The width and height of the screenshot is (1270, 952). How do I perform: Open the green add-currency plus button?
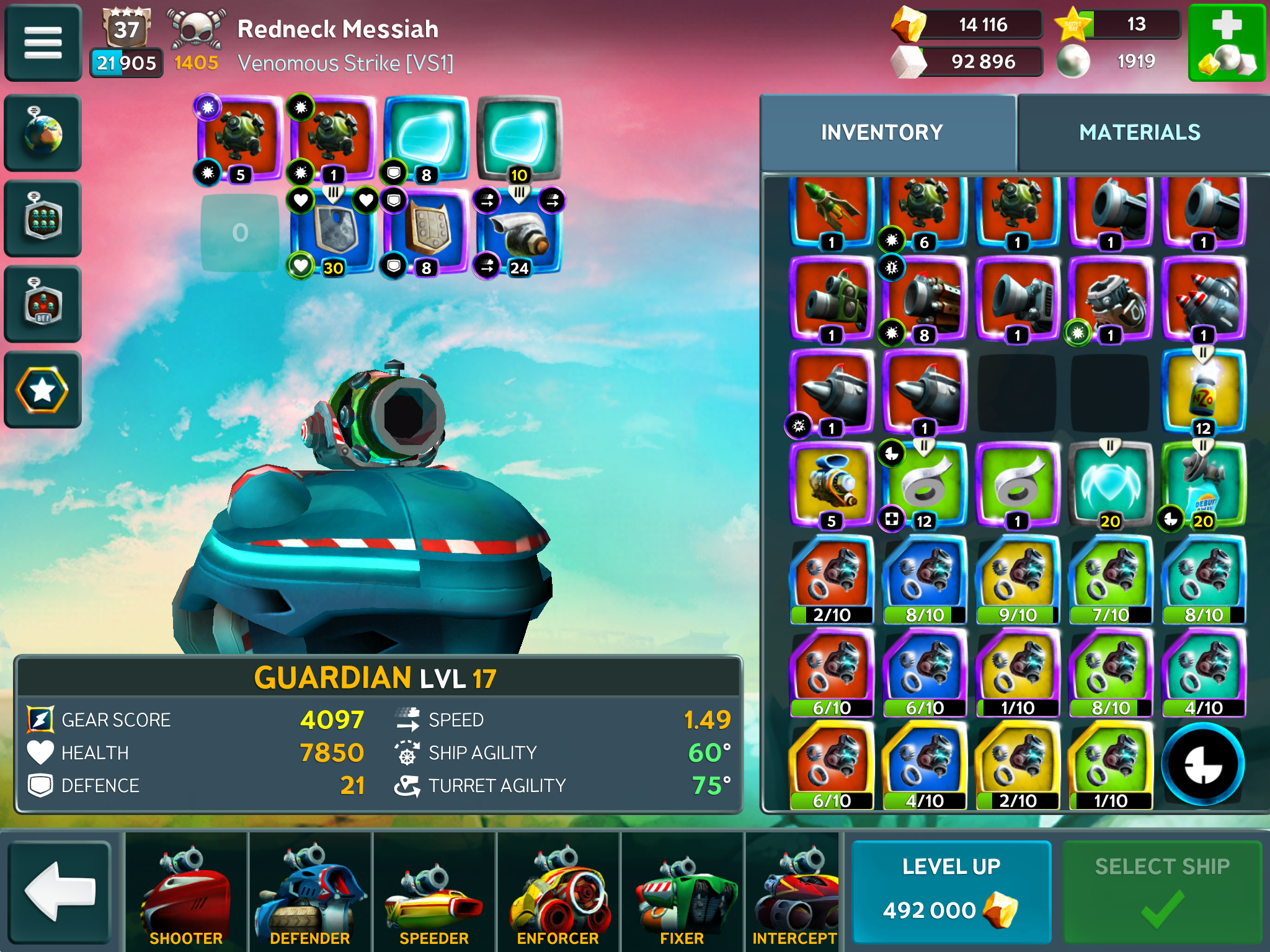[1226, 42]
